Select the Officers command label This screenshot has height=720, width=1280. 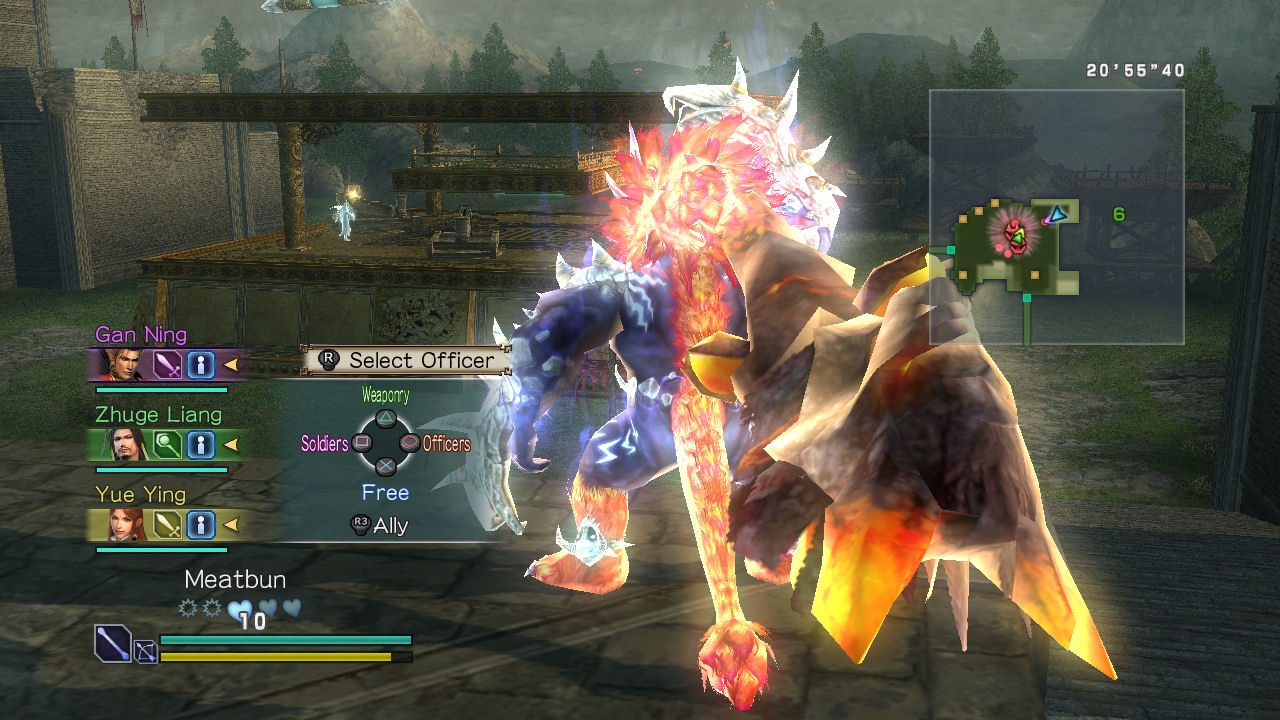tap(446, 443)
